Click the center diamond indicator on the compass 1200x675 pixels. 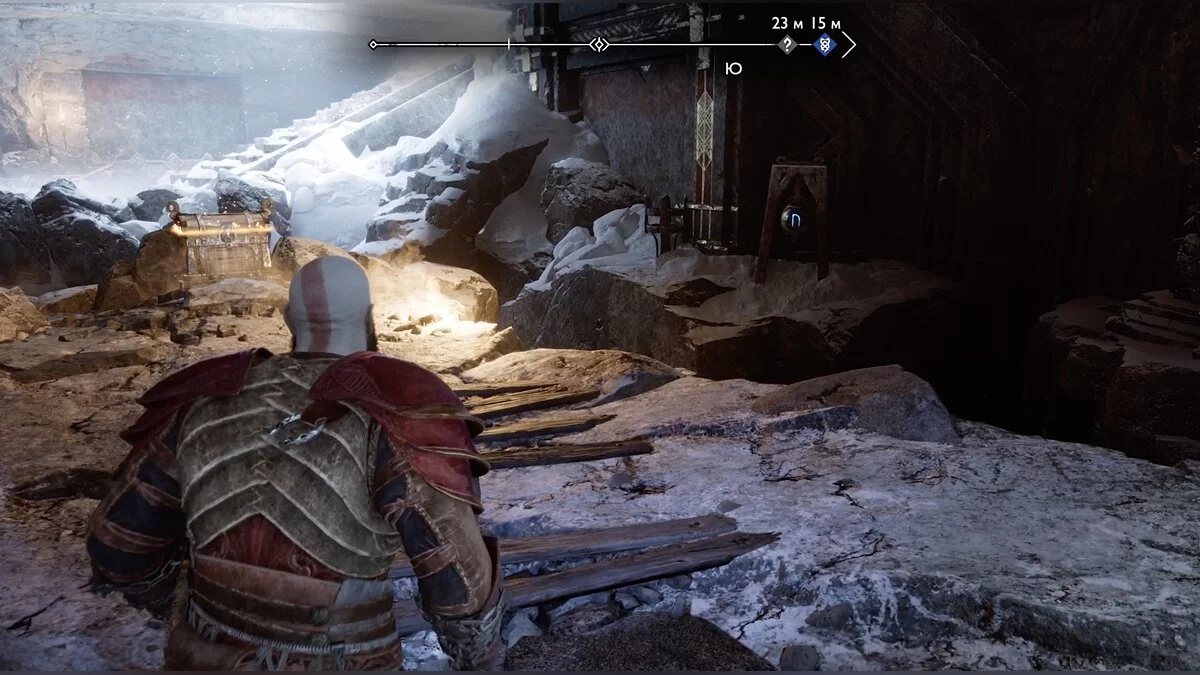point(598,45)
